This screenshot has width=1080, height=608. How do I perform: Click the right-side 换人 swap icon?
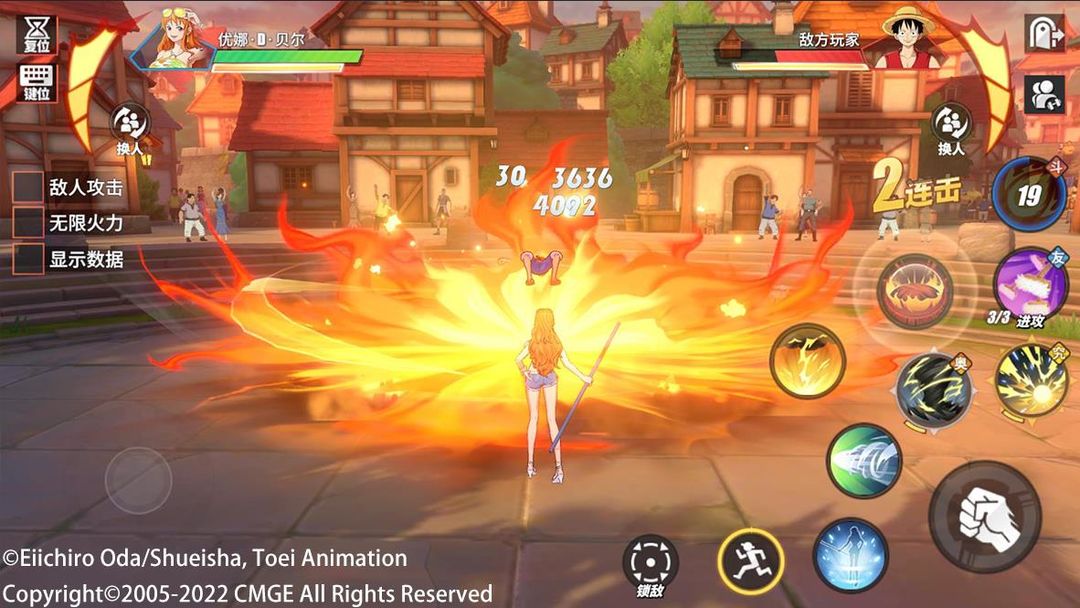click(x=950, y=125)
